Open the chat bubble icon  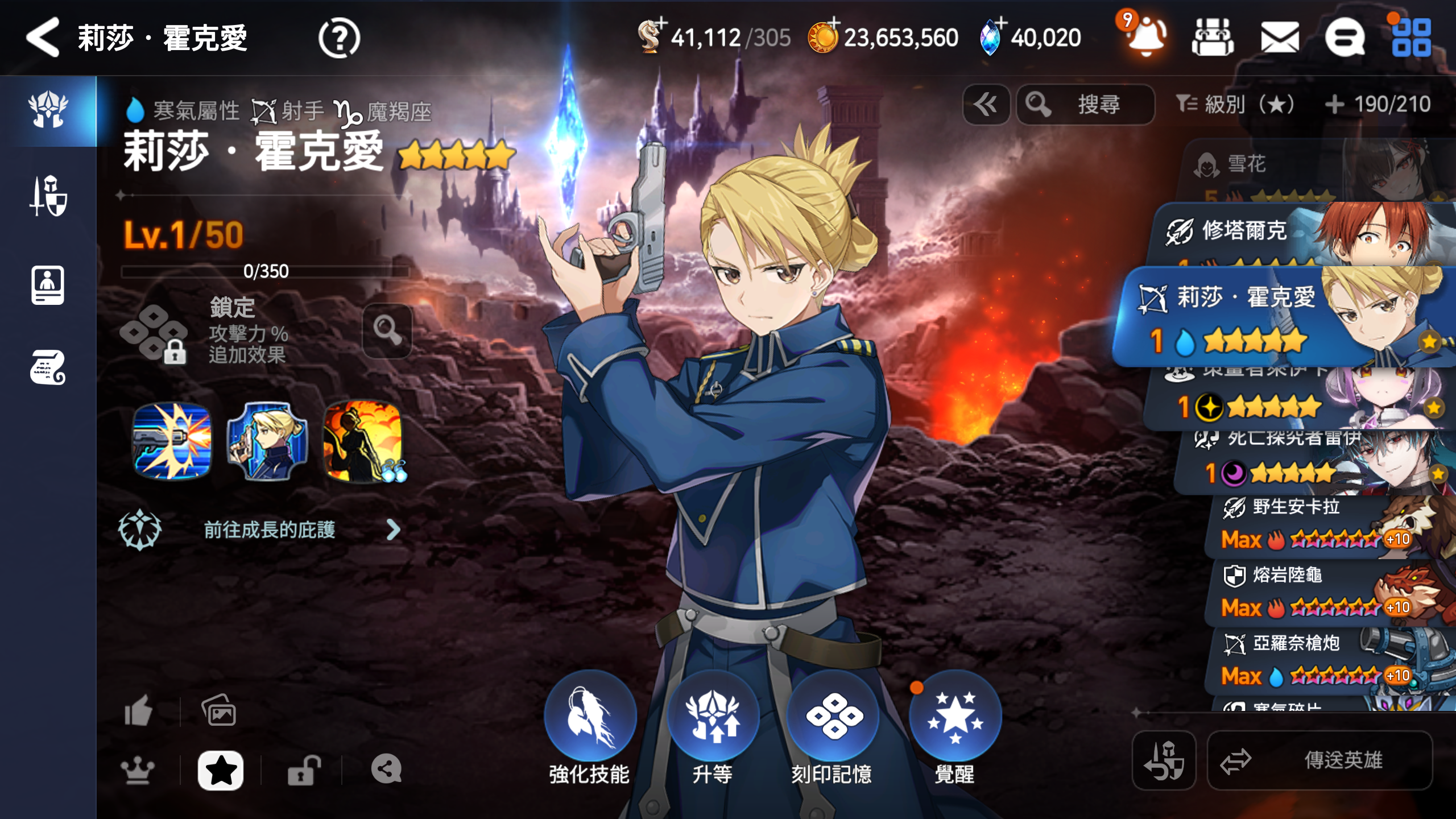pyautogui.click(x=1345, y=39)
